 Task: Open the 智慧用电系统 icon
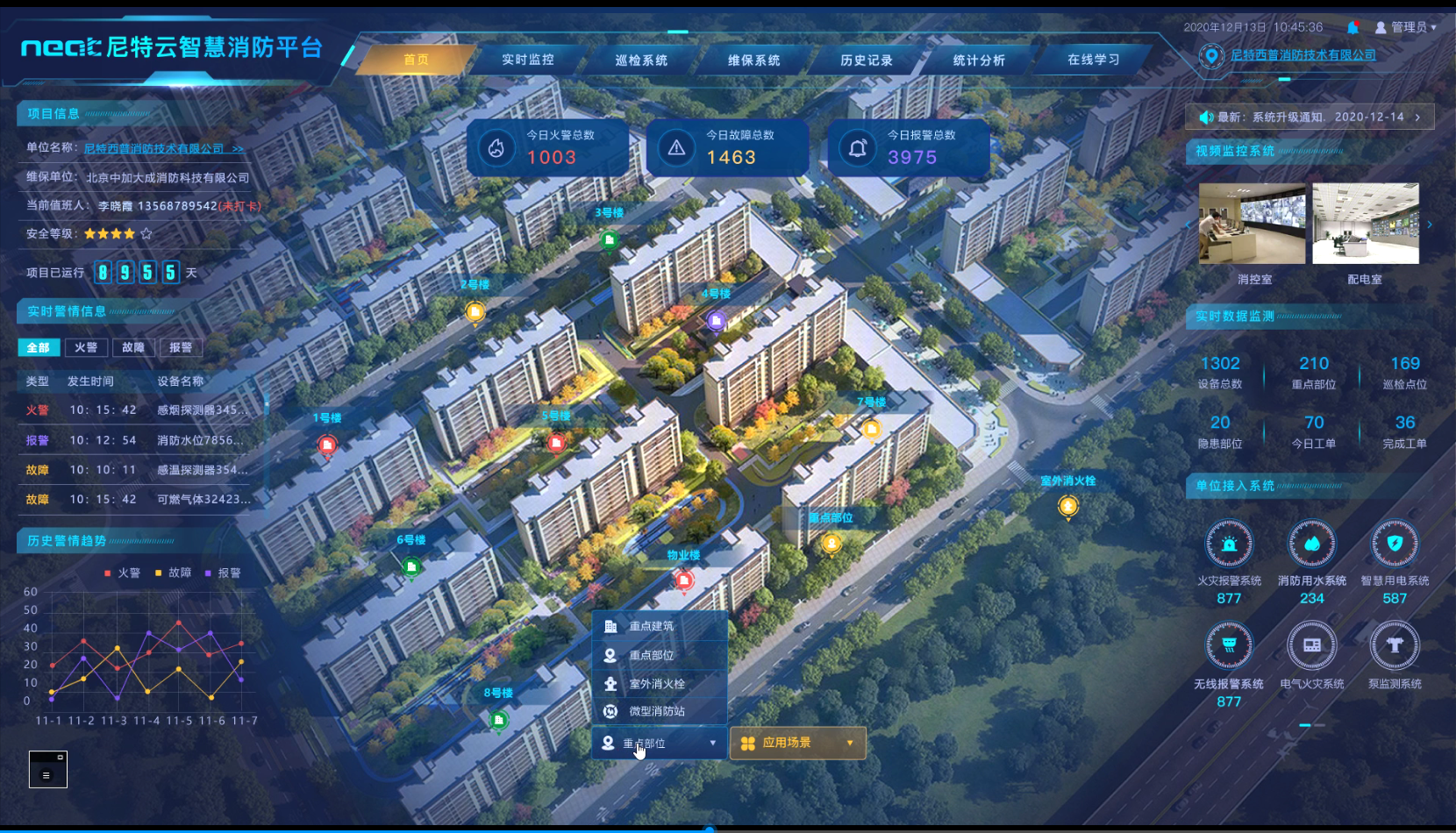coord(1395,545)
